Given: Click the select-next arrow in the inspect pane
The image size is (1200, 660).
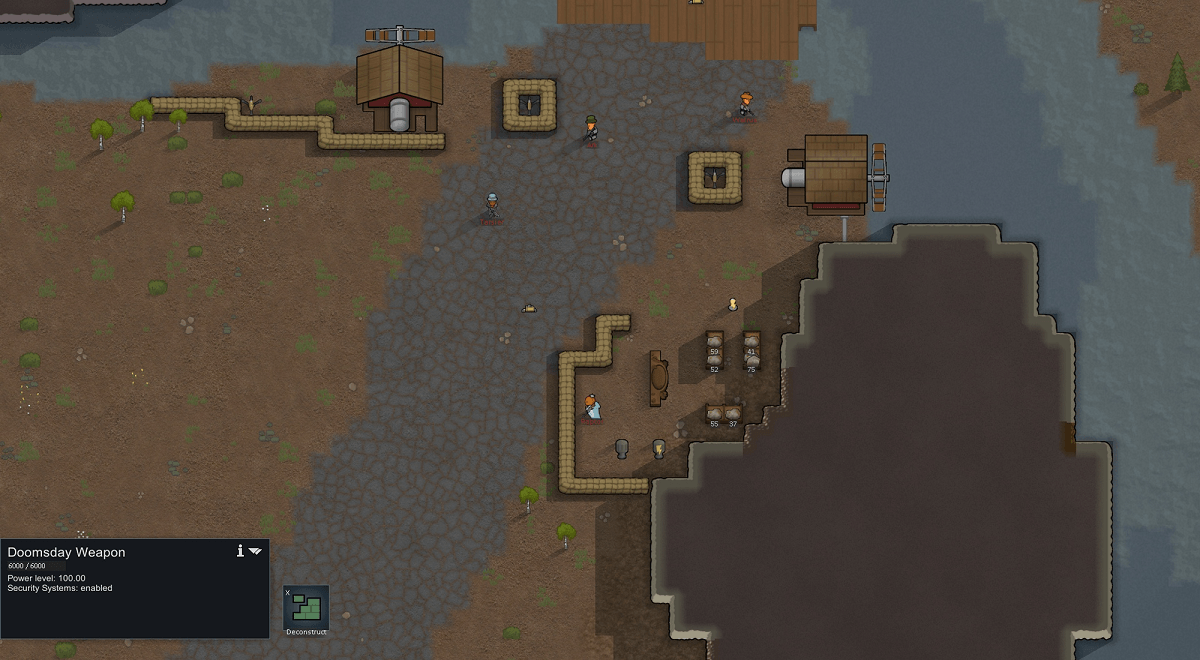Looking at the screenshot, I should pyautogui.click(x=256, y=551).
